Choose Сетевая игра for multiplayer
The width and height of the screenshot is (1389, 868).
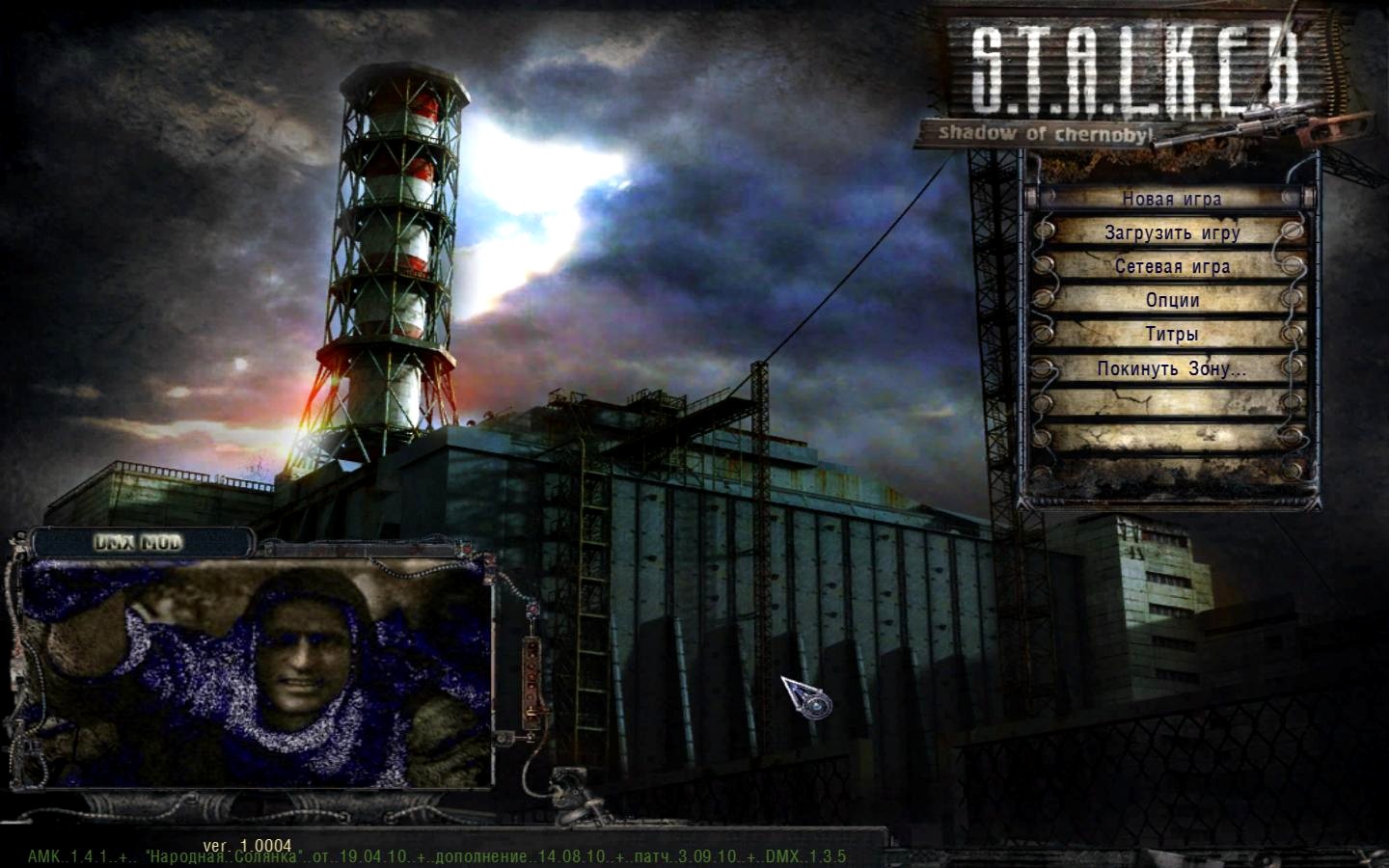point(1172,267)
